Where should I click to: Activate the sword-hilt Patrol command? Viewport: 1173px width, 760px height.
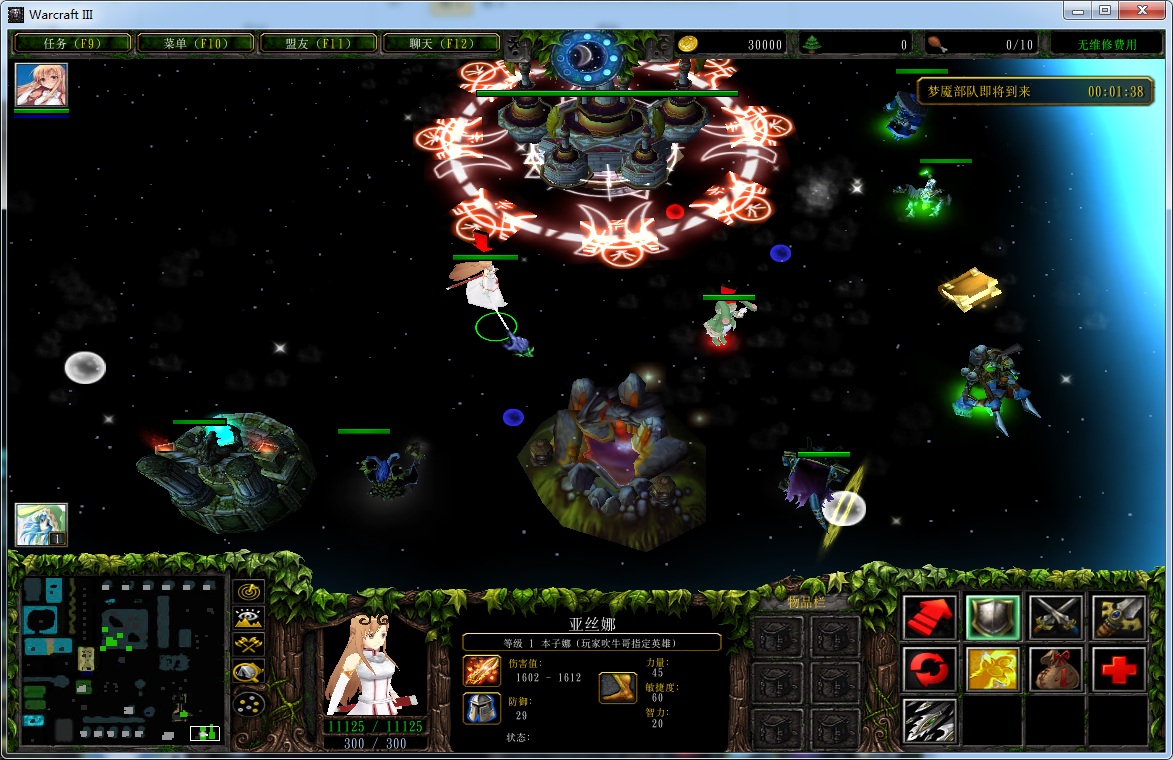click(1118, 617)
